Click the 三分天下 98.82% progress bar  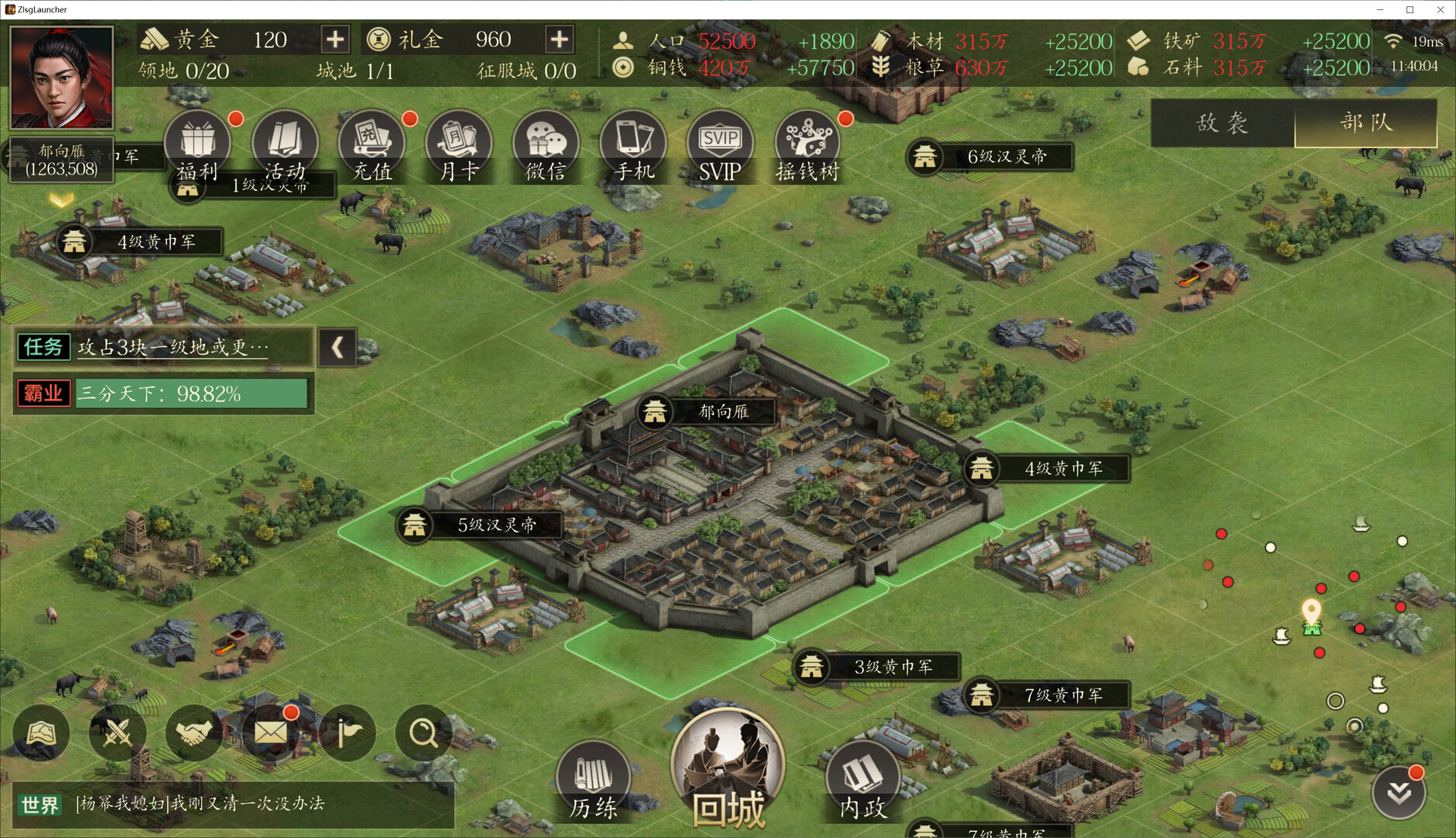(189, 393)
